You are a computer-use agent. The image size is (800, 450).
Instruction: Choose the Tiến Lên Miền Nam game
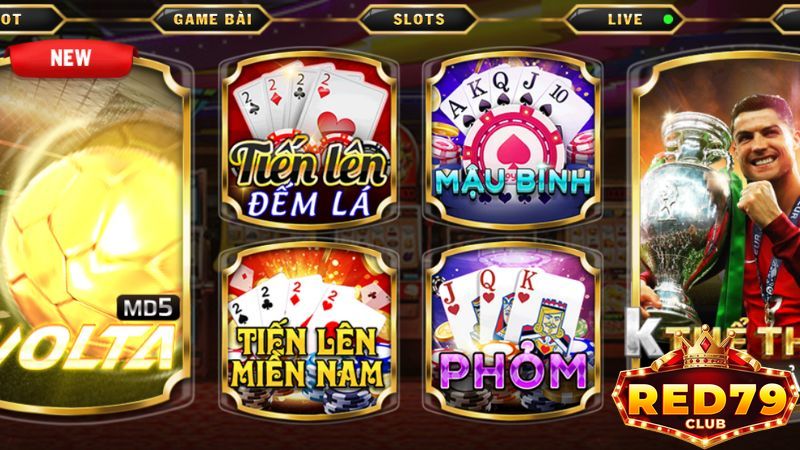(308, 330)
